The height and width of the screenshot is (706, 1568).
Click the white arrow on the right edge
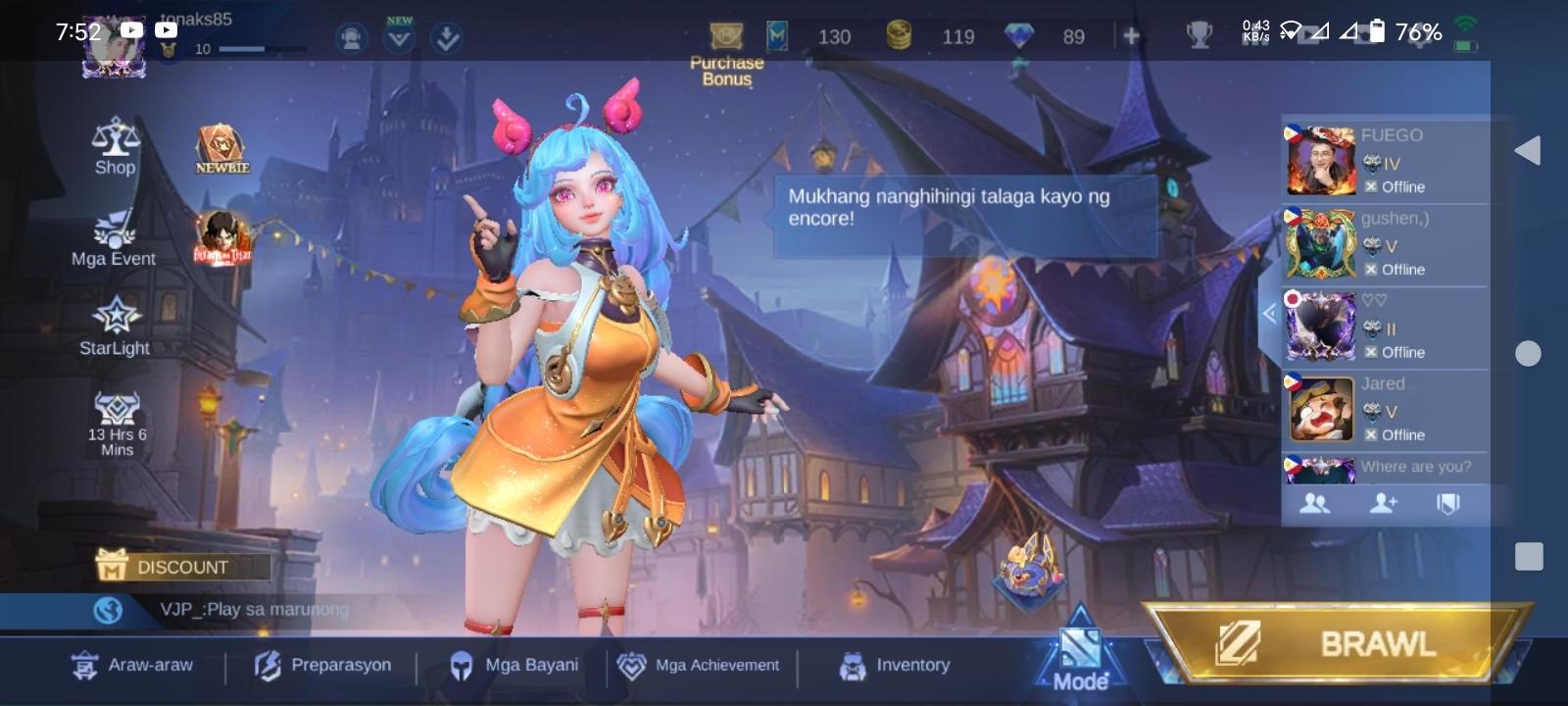(1527, 150)
